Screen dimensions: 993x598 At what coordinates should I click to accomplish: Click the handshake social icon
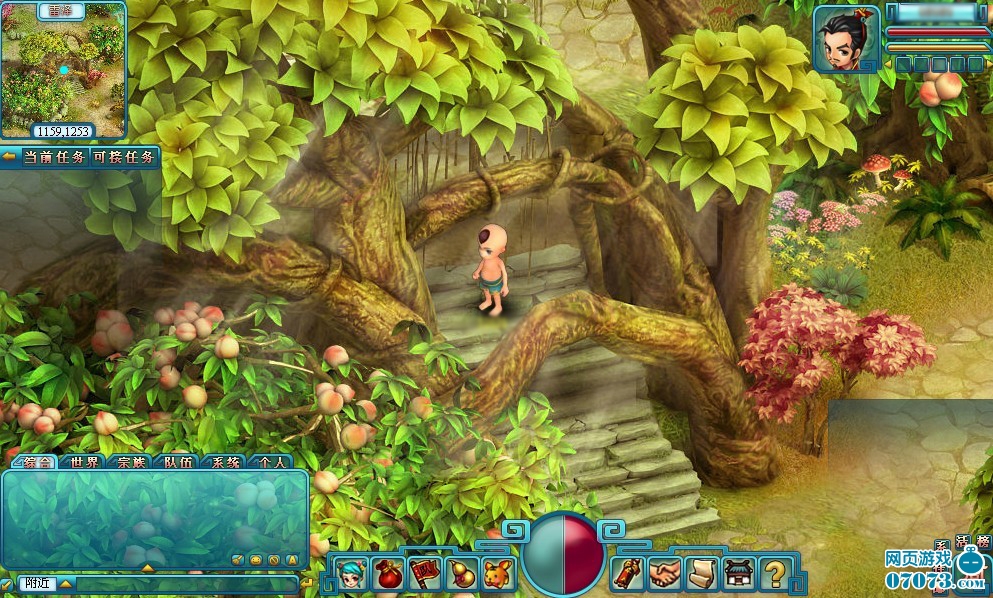coord(663,574)
